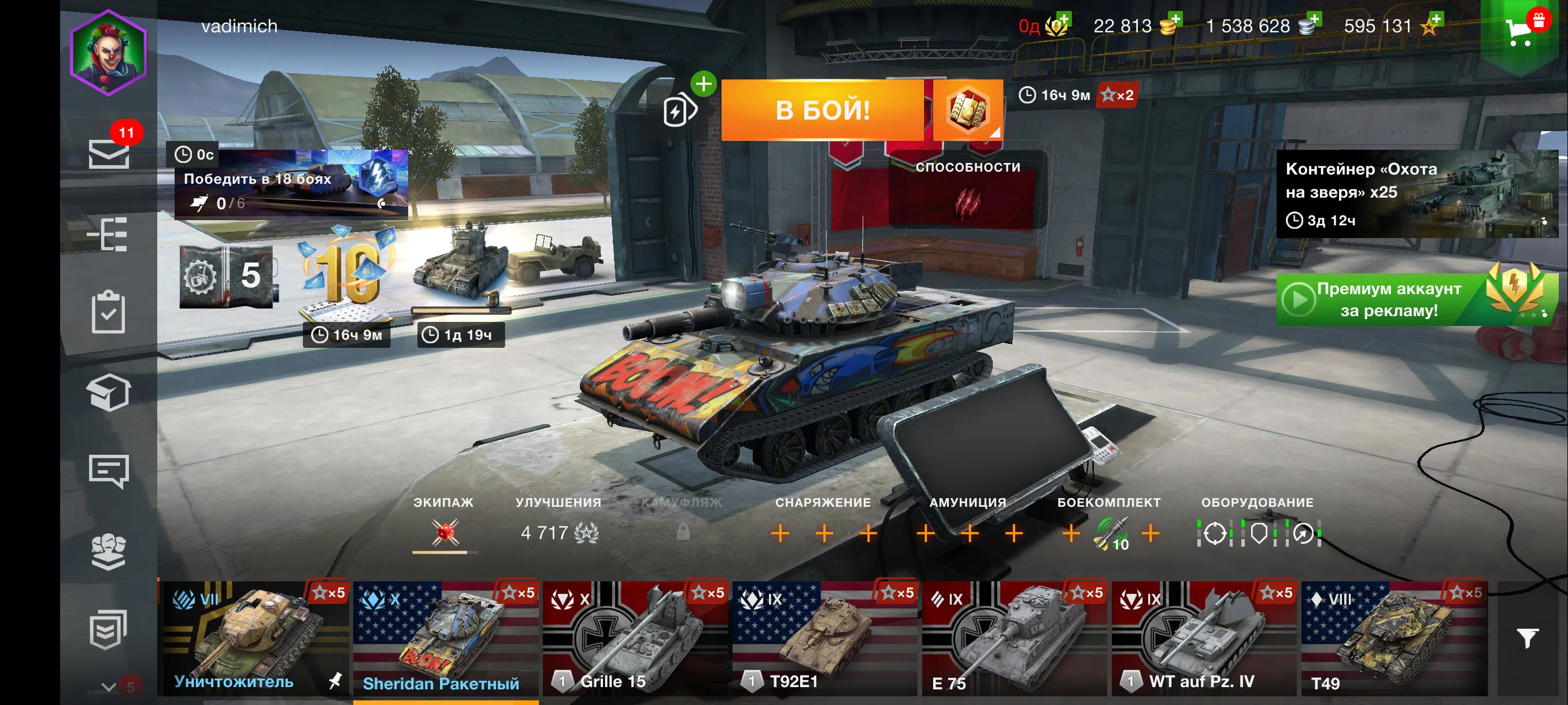Start battle with the В БОЙ! button
The width and height of the screenshot is (1568, 705).
click(822, 110)
